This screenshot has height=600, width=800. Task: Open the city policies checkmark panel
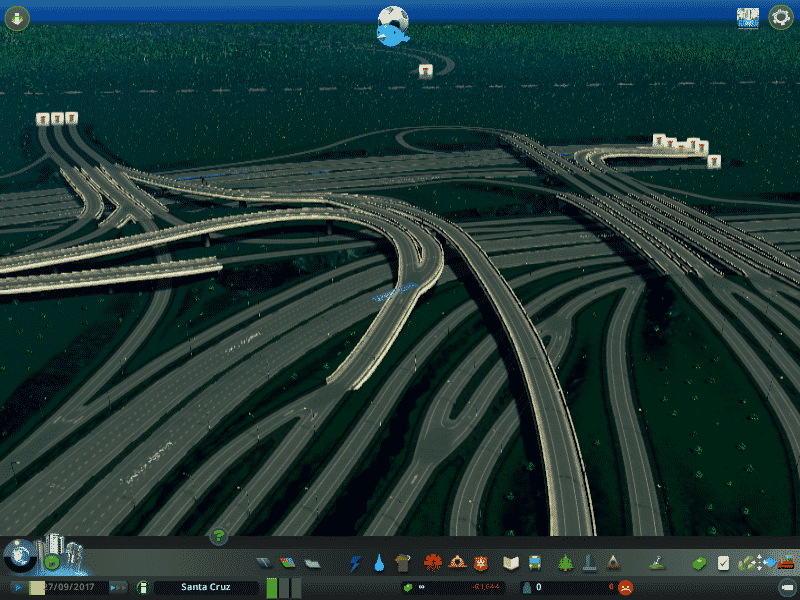(x=724, y=563)
